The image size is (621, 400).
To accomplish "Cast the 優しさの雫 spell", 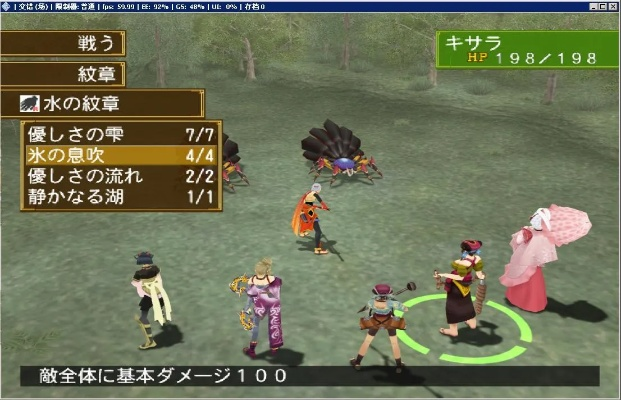I will [121, 135].
